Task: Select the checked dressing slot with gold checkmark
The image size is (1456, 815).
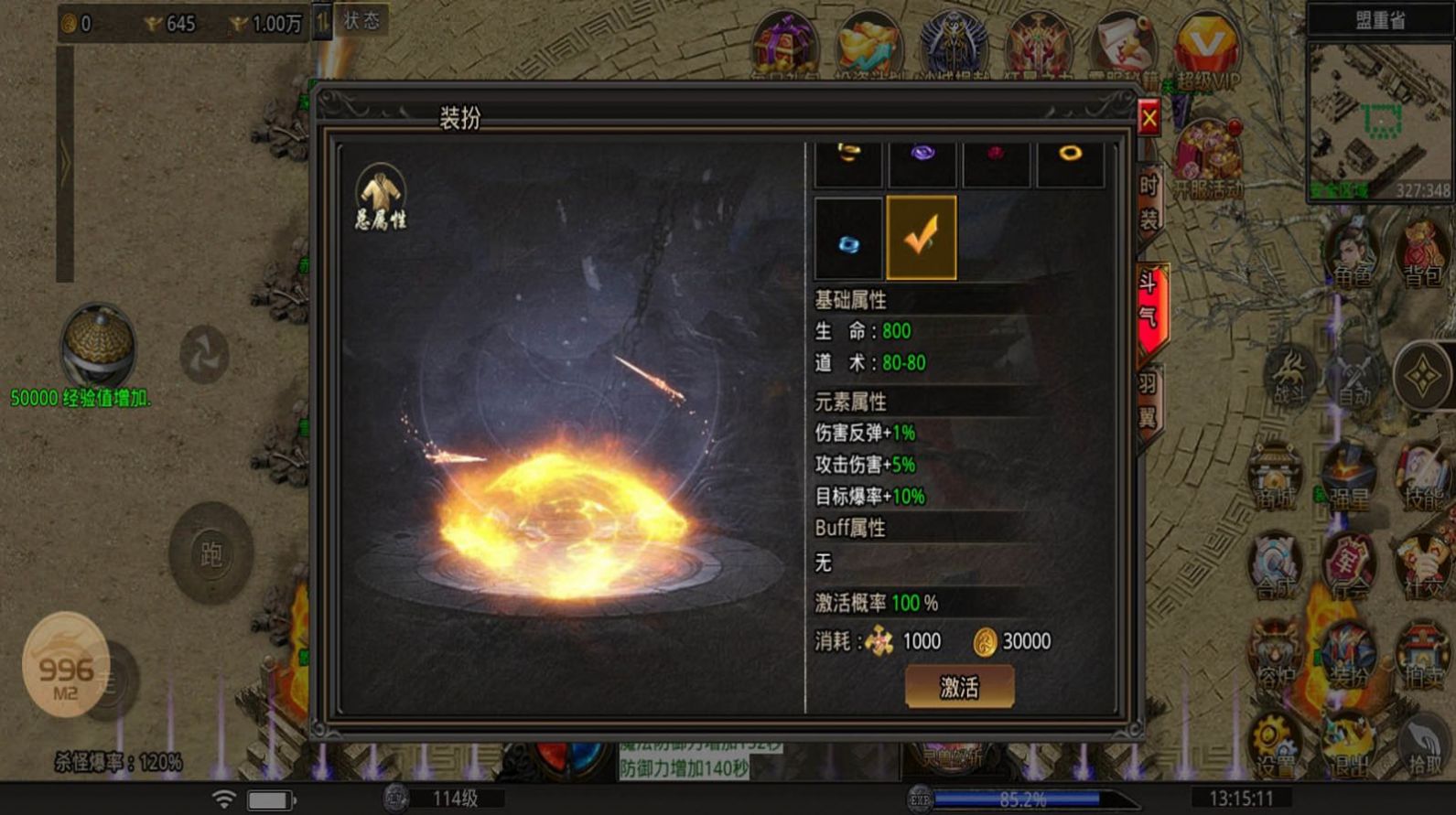Action: tap(920, 237)
